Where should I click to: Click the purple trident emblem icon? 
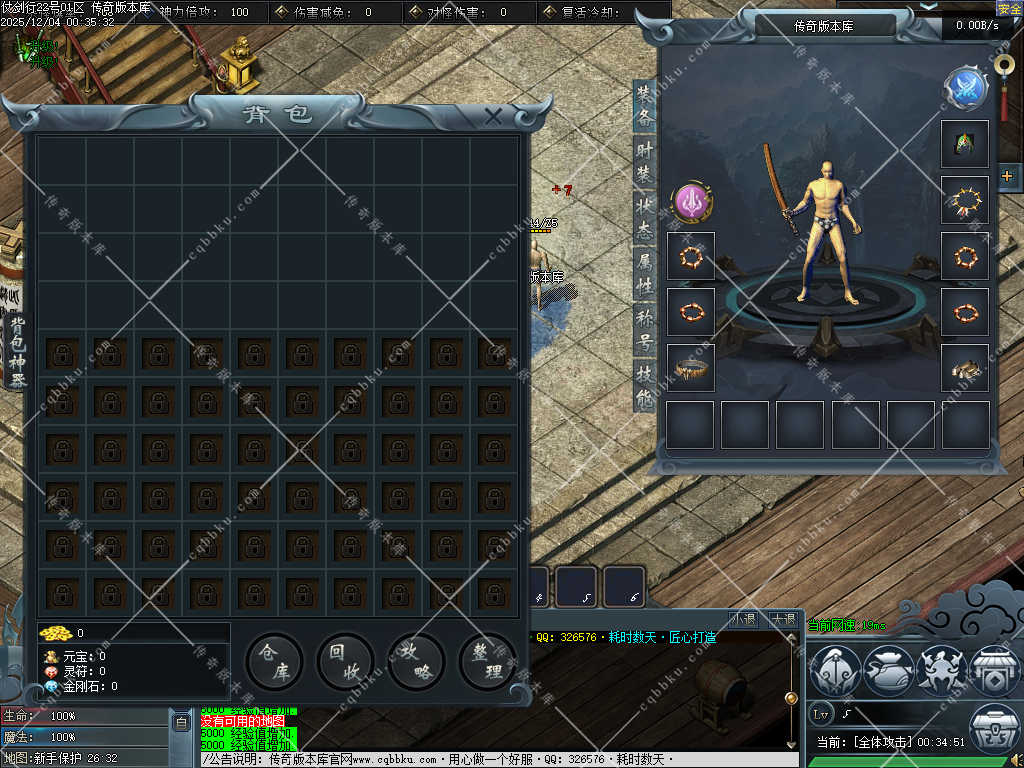[691, 201]
